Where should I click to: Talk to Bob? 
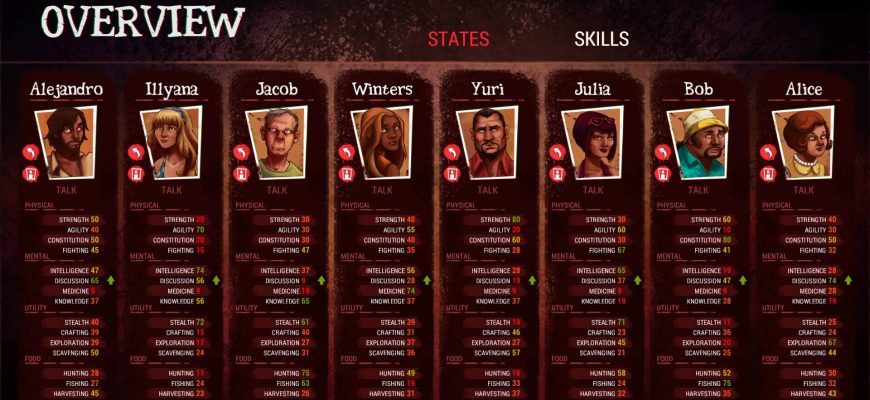point(699,189)
